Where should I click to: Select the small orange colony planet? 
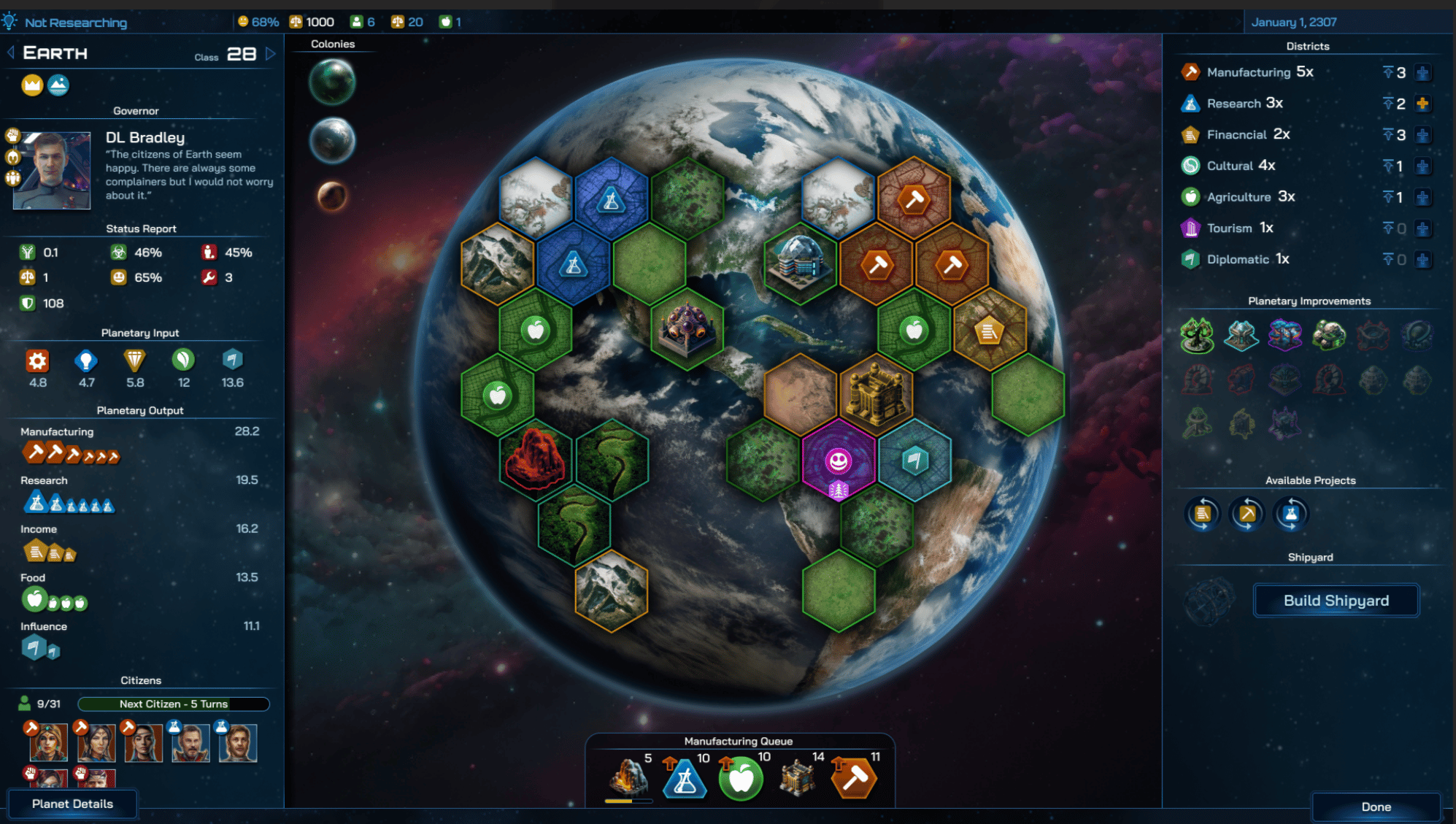(332, 196)
